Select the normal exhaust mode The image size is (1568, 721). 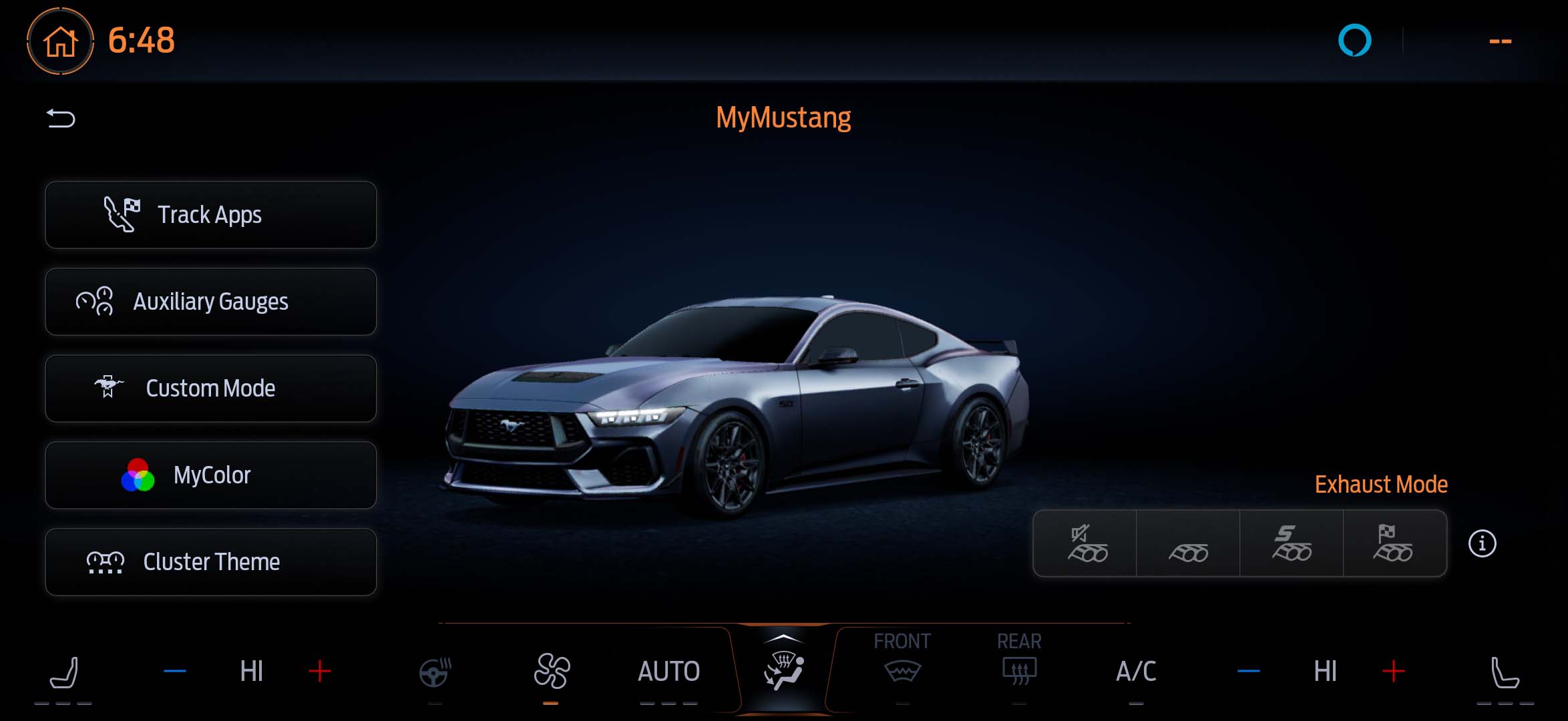click(x=1188, y=543)
